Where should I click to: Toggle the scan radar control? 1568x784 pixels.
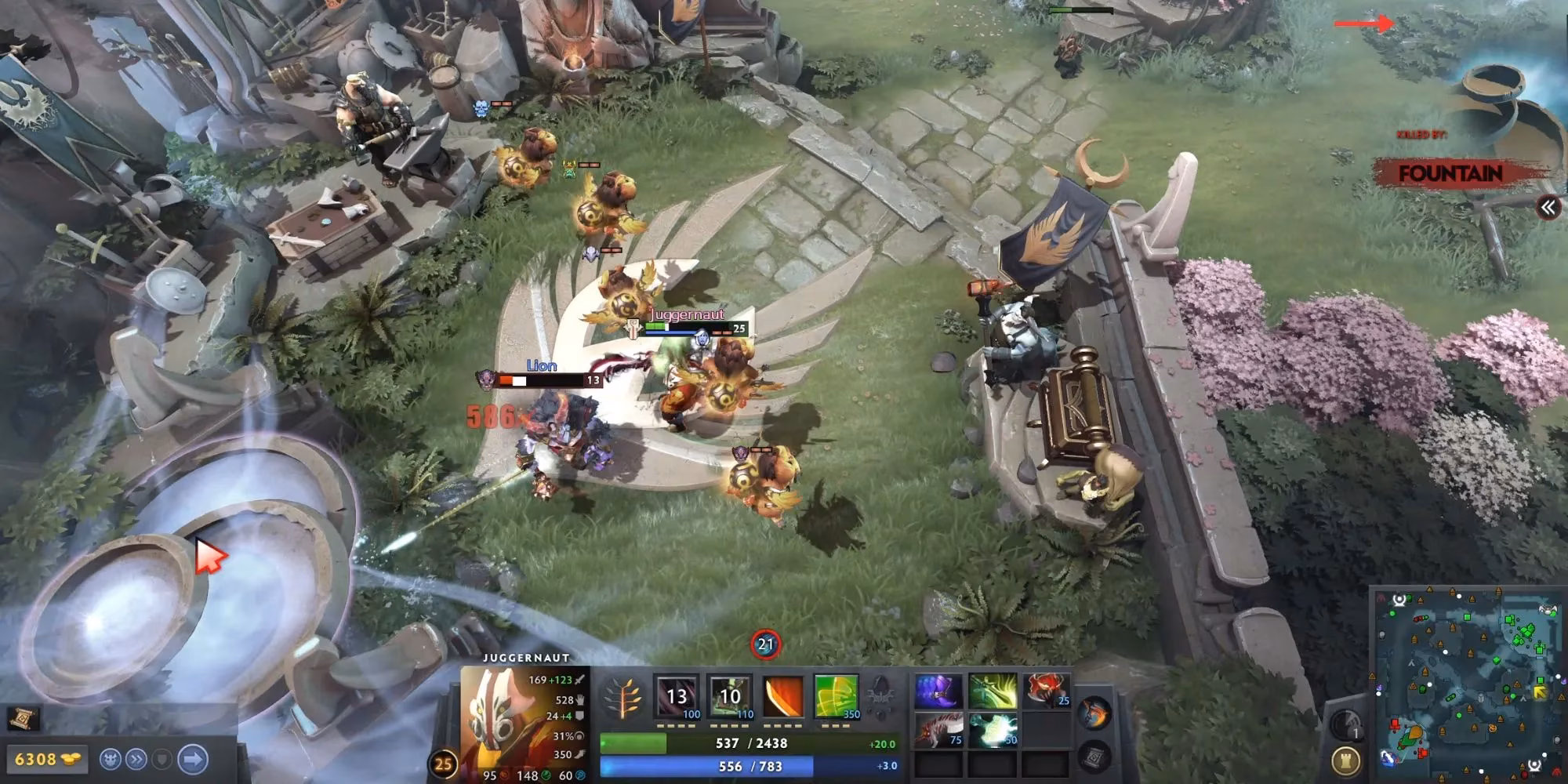(1345, 724)
